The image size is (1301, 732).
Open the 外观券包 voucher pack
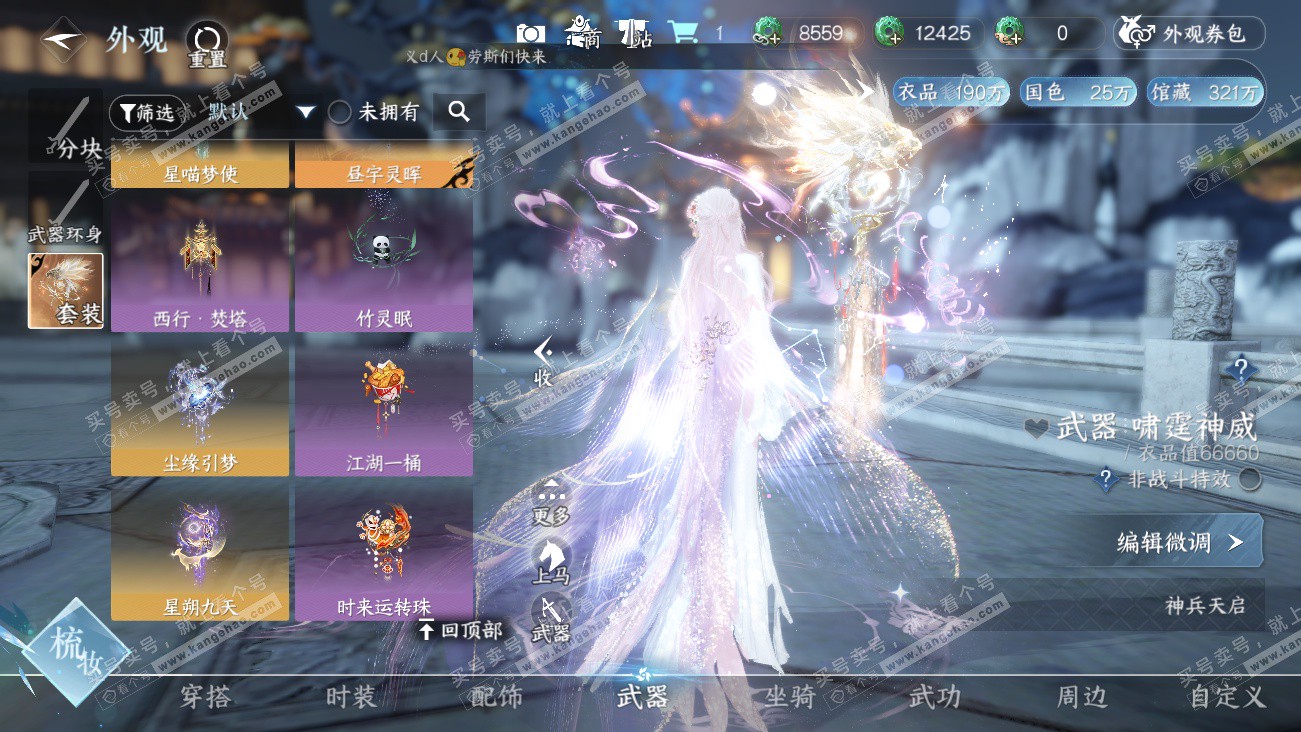pyautogui.click(x=1190, y=34)
